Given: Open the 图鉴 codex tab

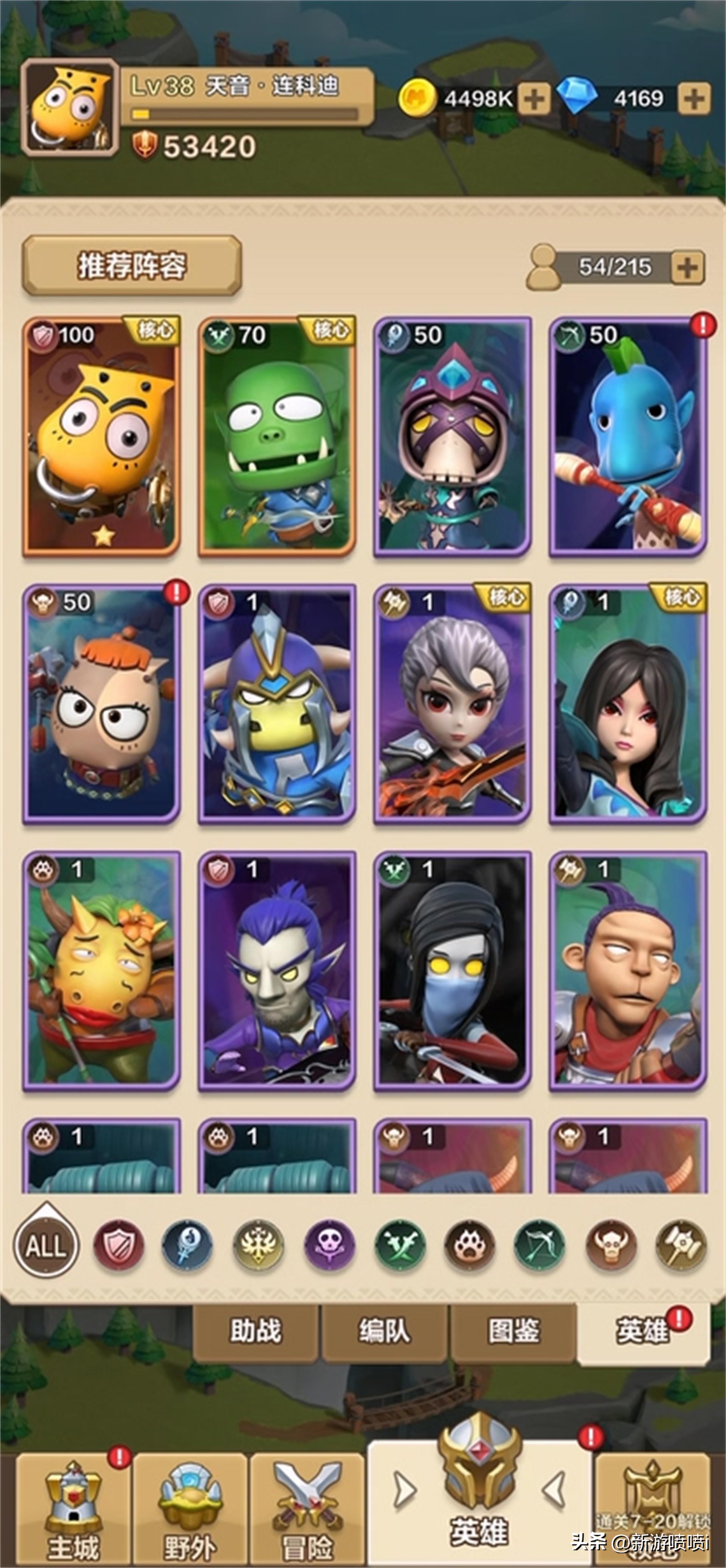Looking at the screenshot, I should tap(513, 1331).
